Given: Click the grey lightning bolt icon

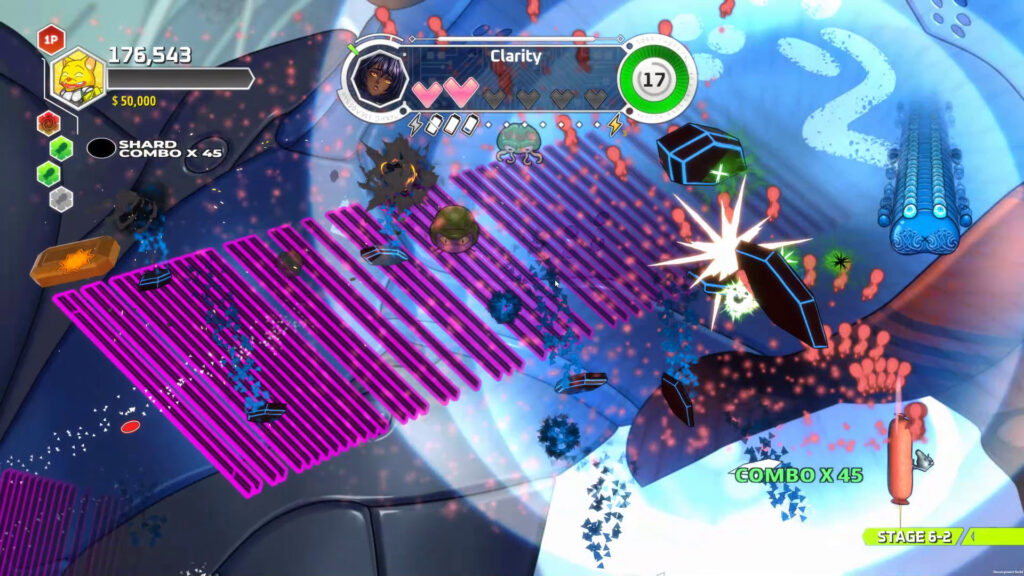Looking at the screenshot, I should click(x=415, y=125).
